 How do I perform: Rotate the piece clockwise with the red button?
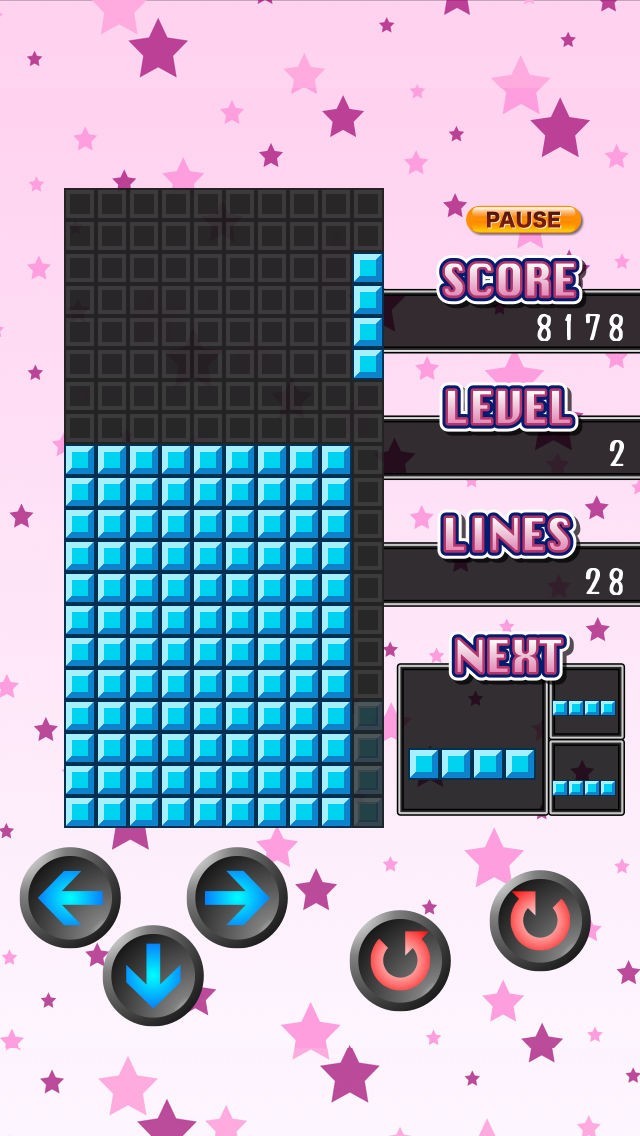coord(540,919)
